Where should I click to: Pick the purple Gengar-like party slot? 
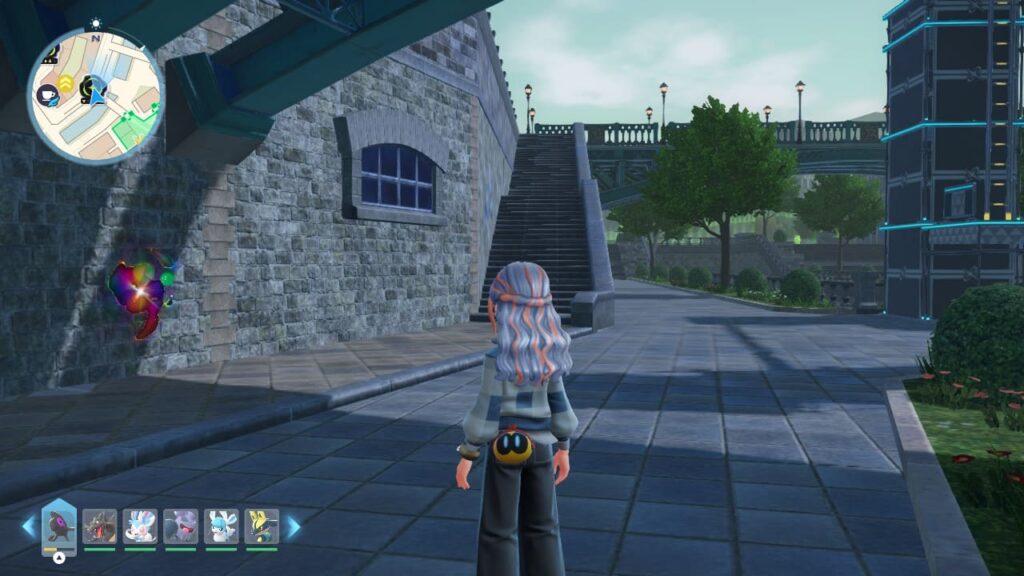tap(180, 526)
